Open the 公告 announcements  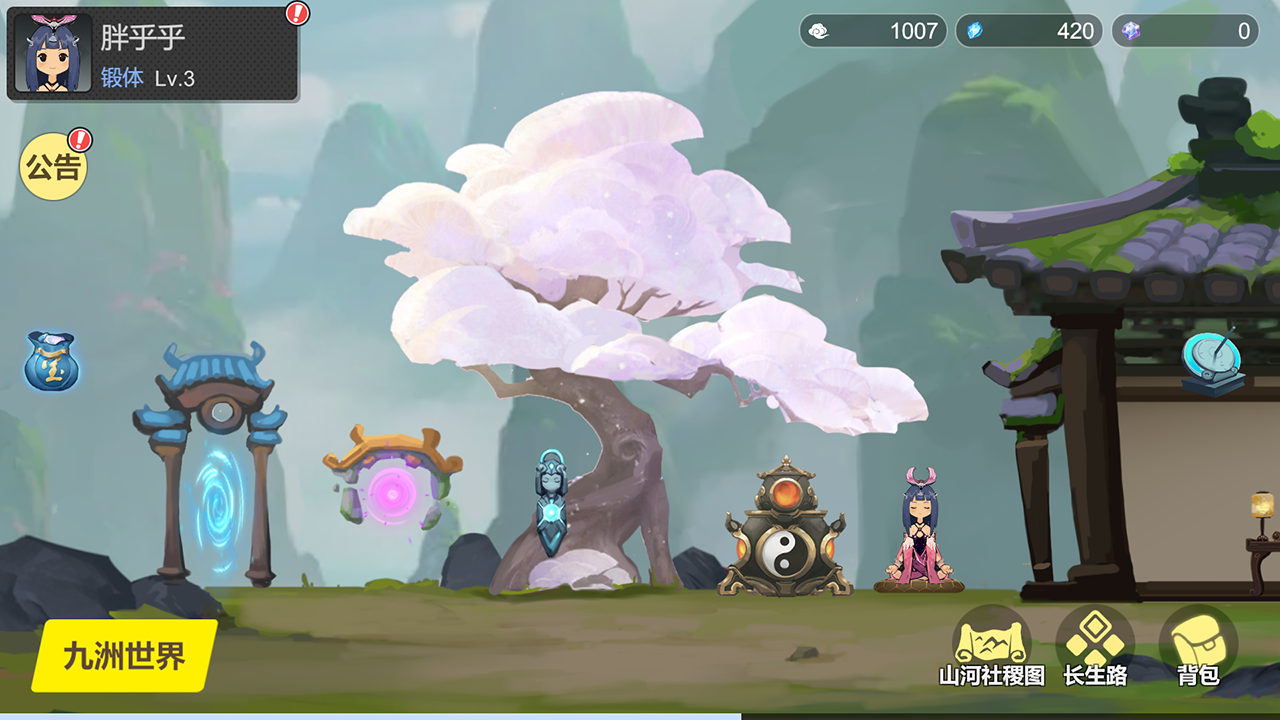click(53, 168)
